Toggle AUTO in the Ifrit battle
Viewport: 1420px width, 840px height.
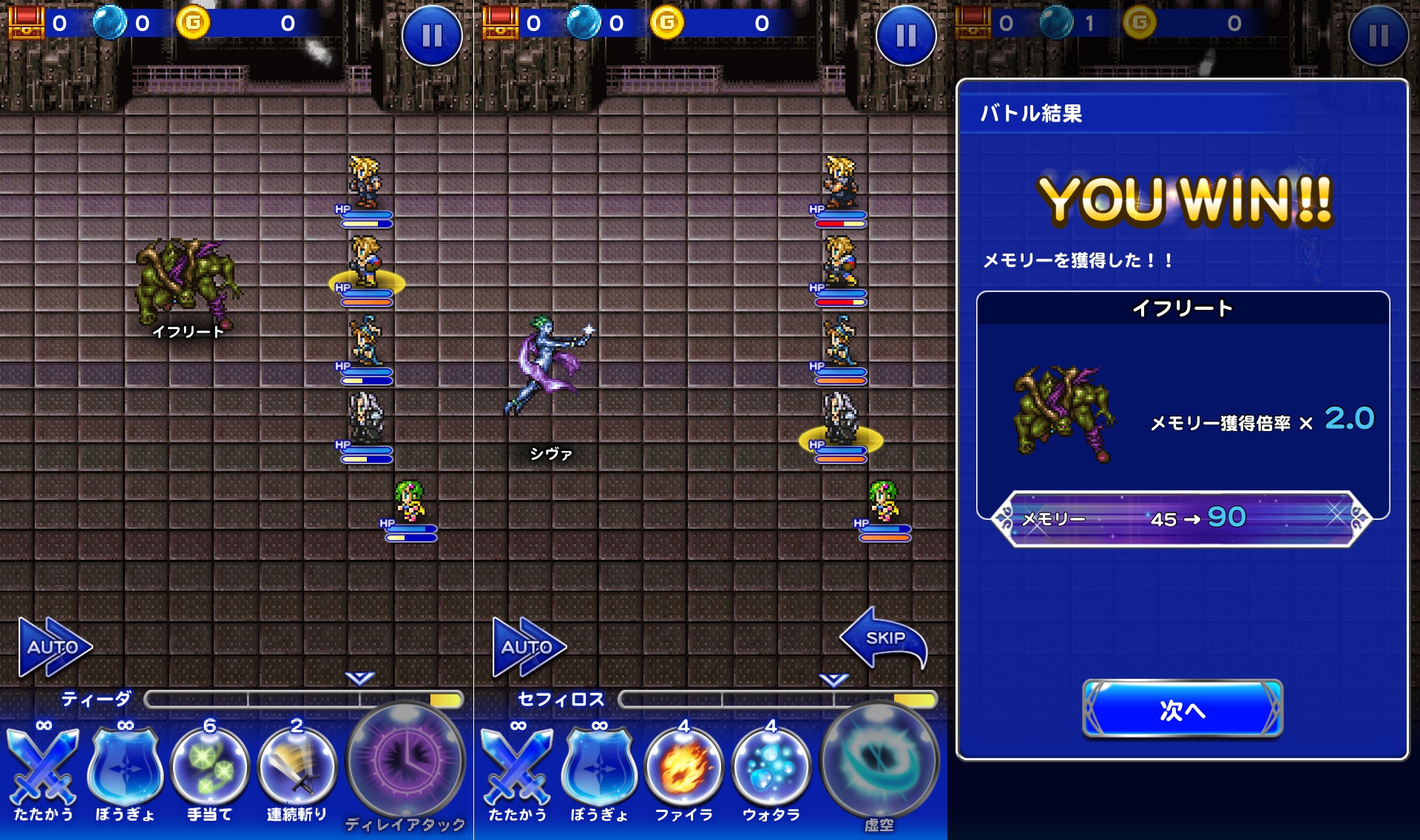(x=54, y=647)
